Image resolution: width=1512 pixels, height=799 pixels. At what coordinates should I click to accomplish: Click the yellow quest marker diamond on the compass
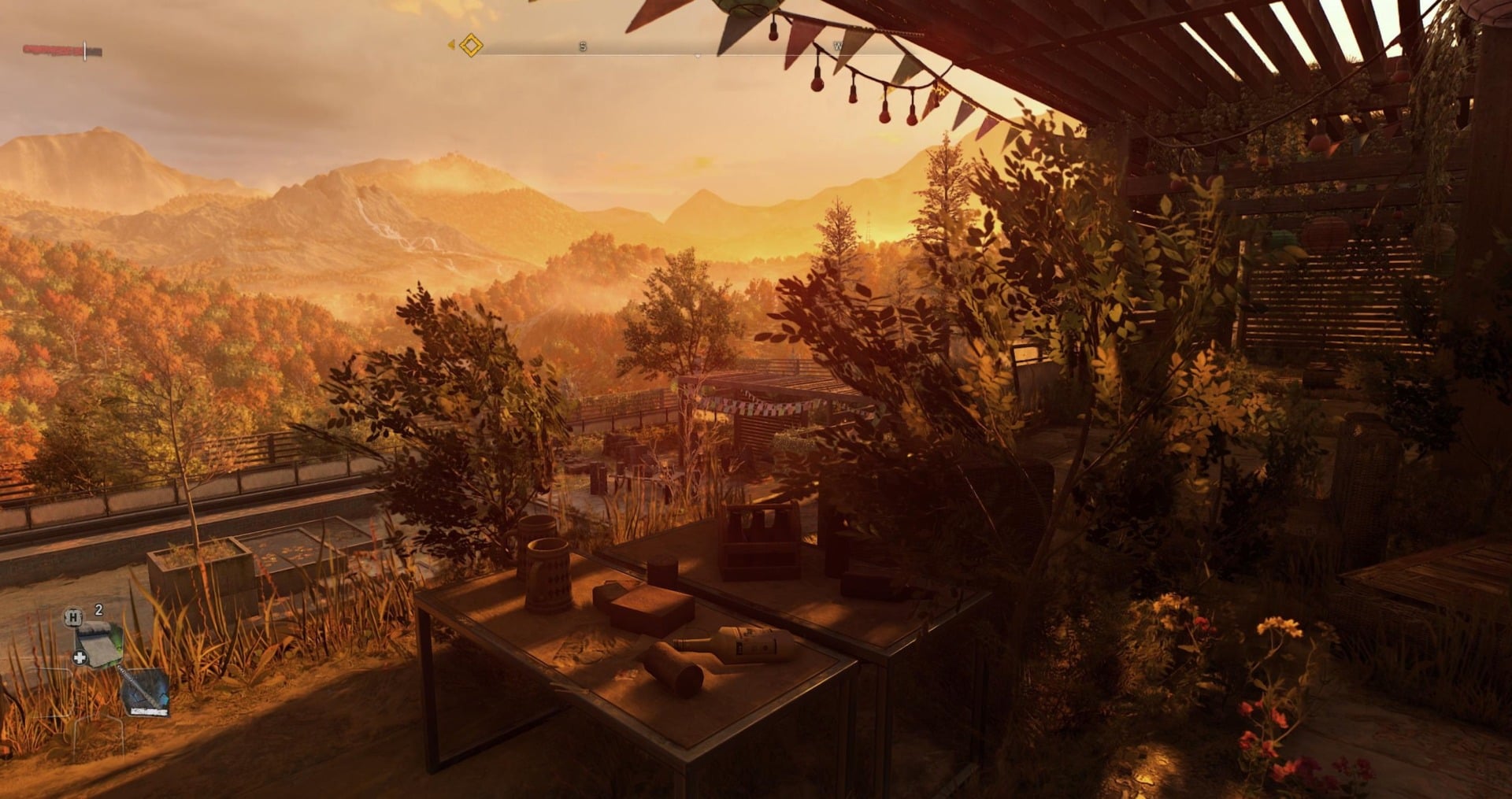point(471,46)
